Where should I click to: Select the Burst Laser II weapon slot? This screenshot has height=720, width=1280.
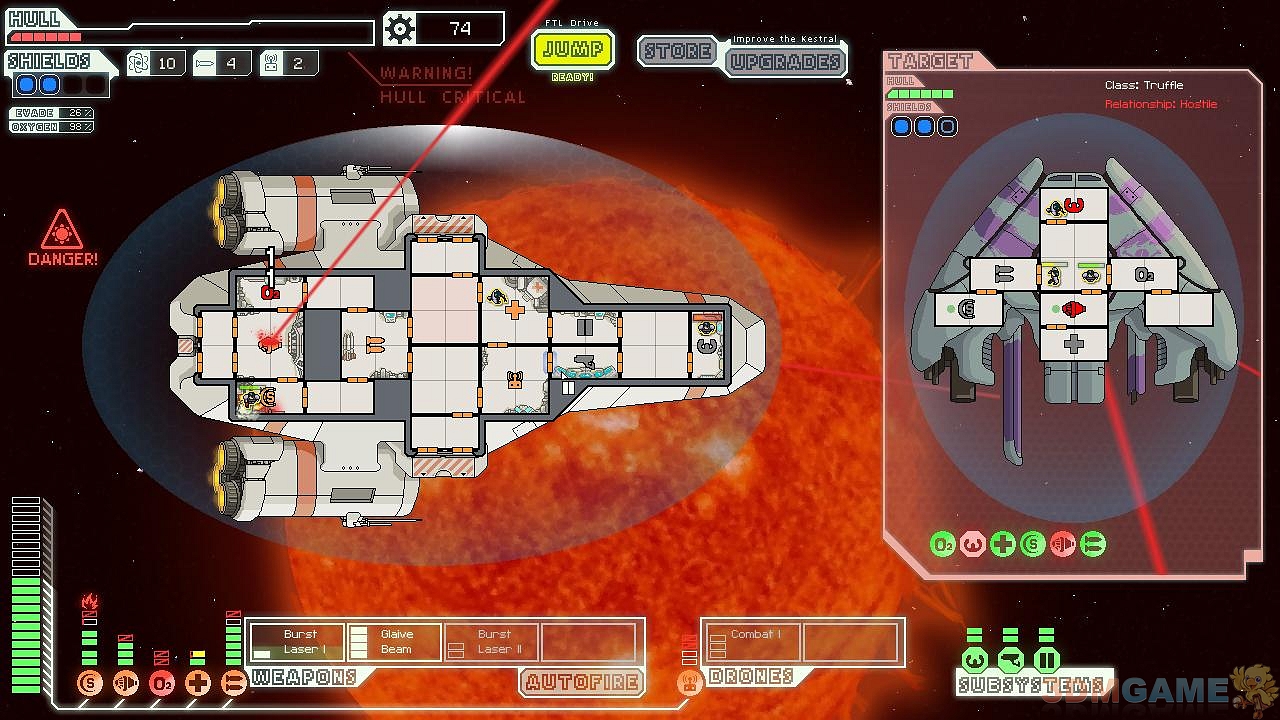coord(491,642)
